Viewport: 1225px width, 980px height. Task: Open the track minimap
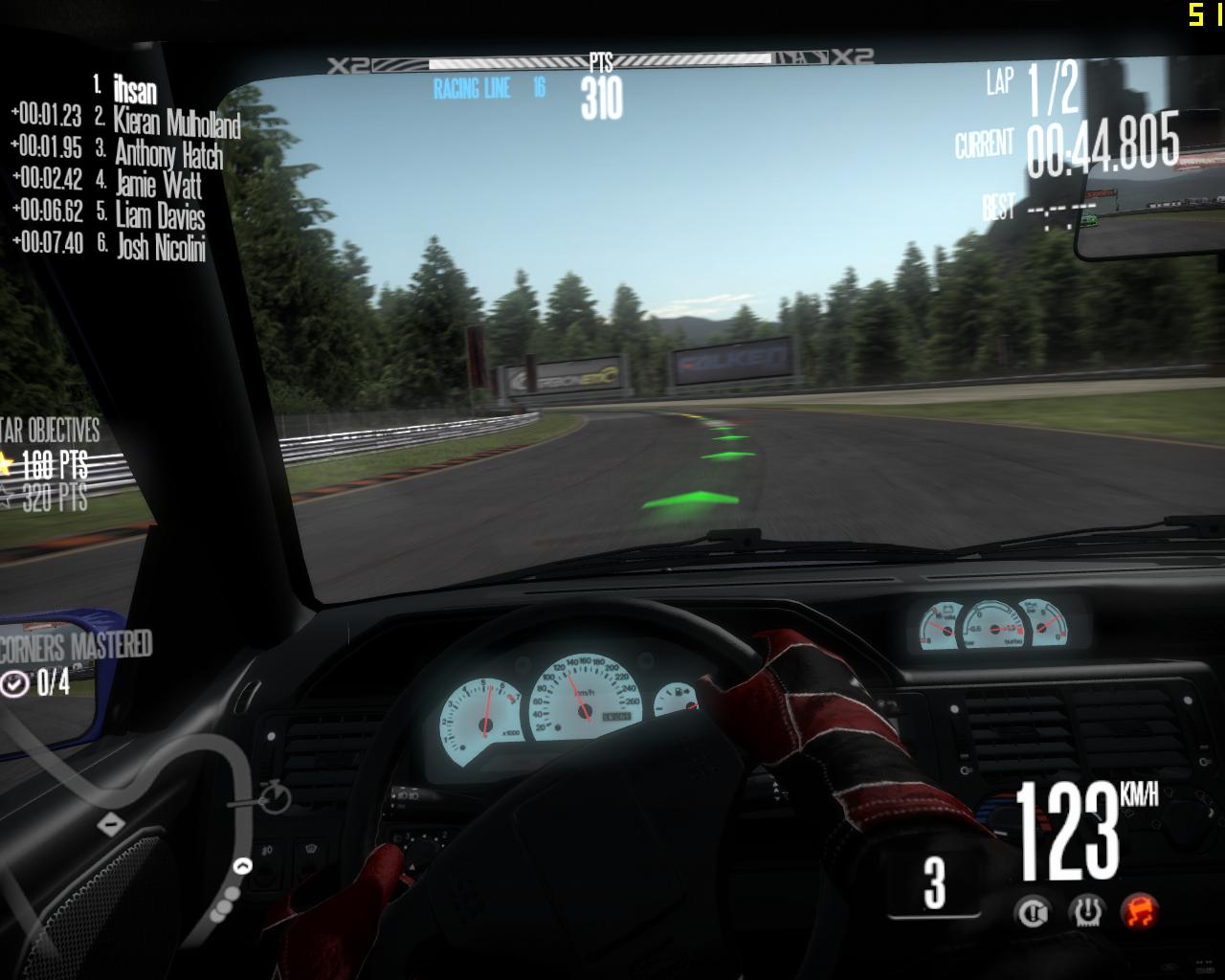click(x=144, y=813)
